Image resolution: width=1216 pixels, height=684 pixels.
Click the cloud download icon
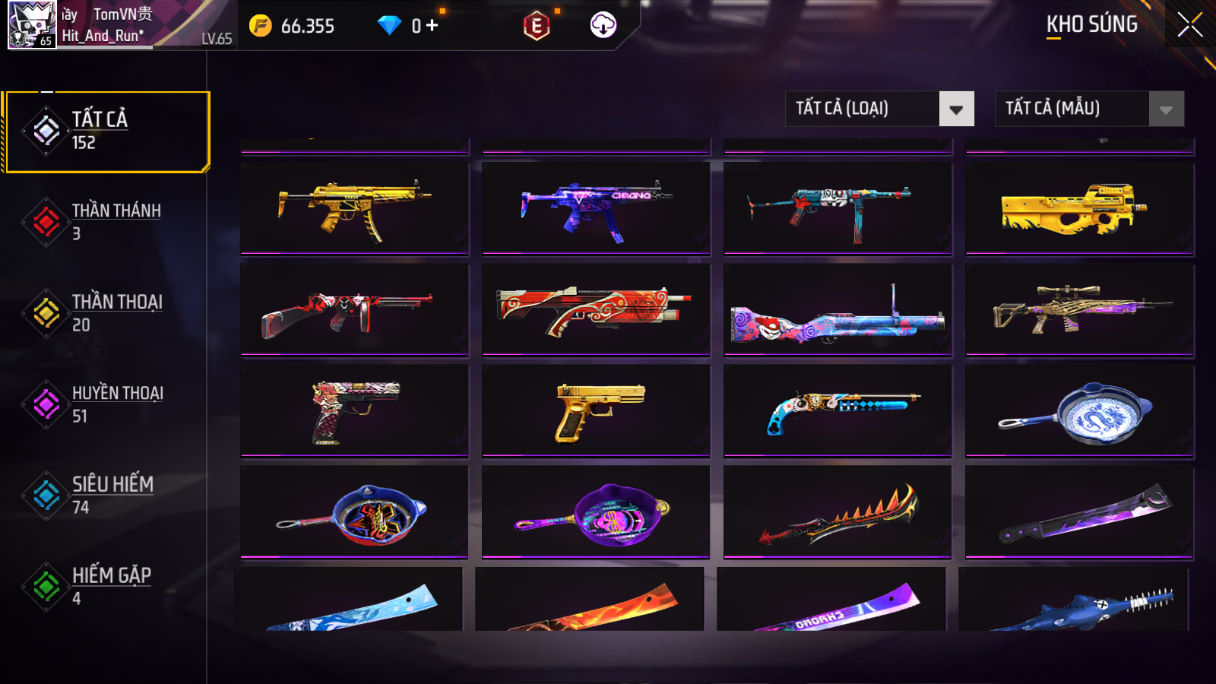tap(603, 26)
